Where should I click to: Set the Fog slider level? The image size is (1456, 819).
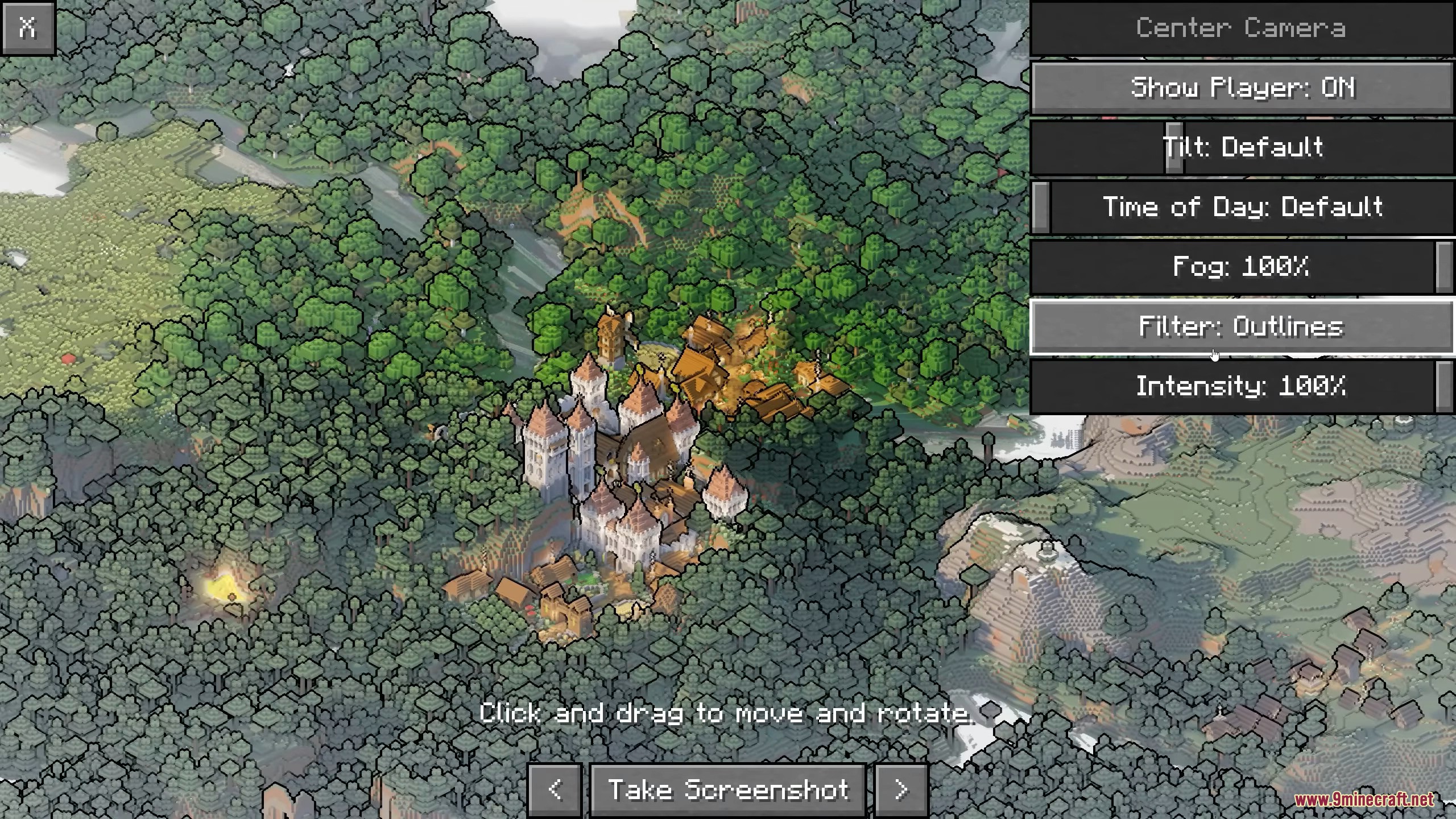[x=1242, y=267]
